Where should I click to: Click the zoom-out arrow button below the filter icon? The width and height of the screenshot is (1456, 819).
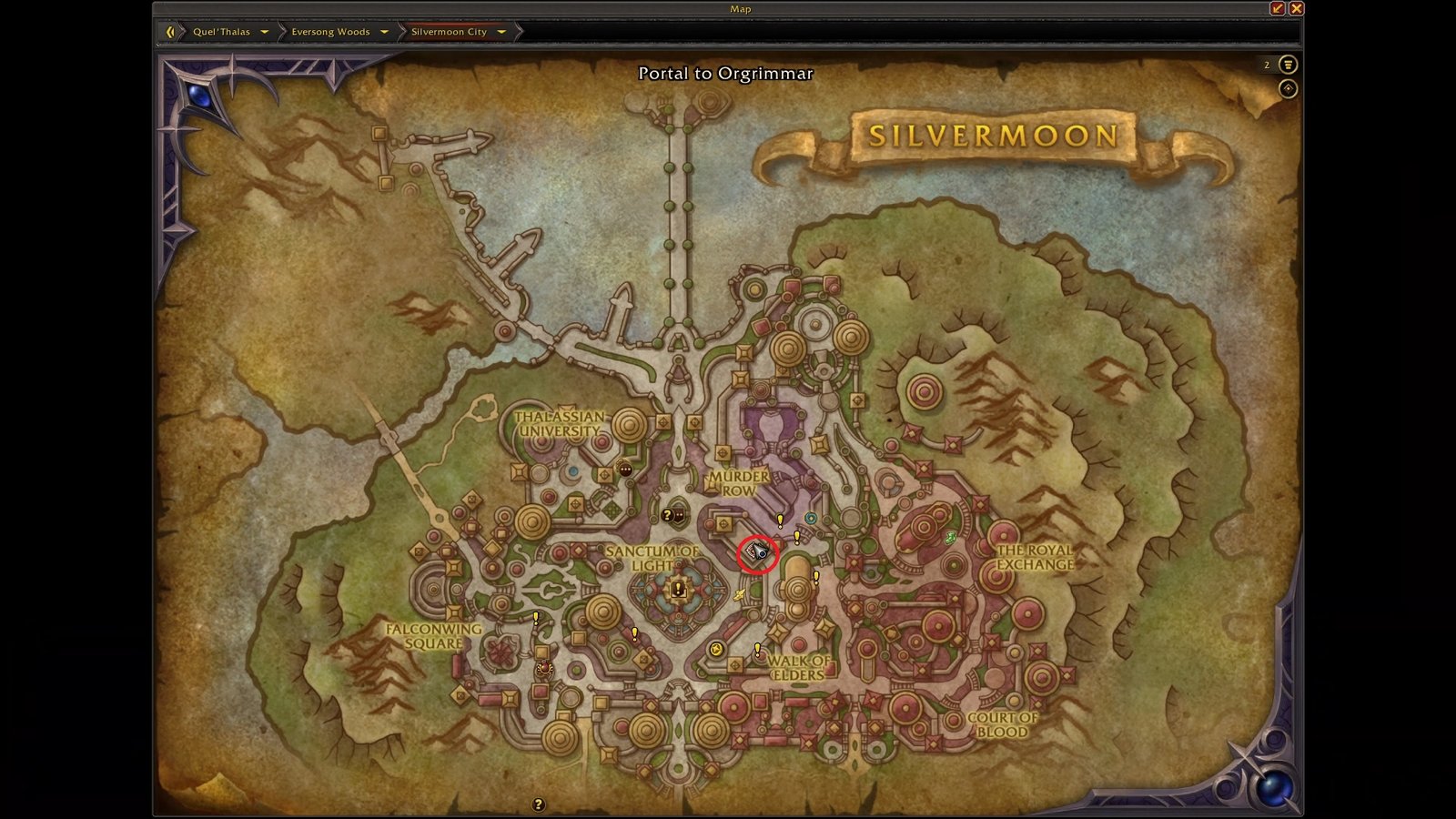coord(1287,88)
